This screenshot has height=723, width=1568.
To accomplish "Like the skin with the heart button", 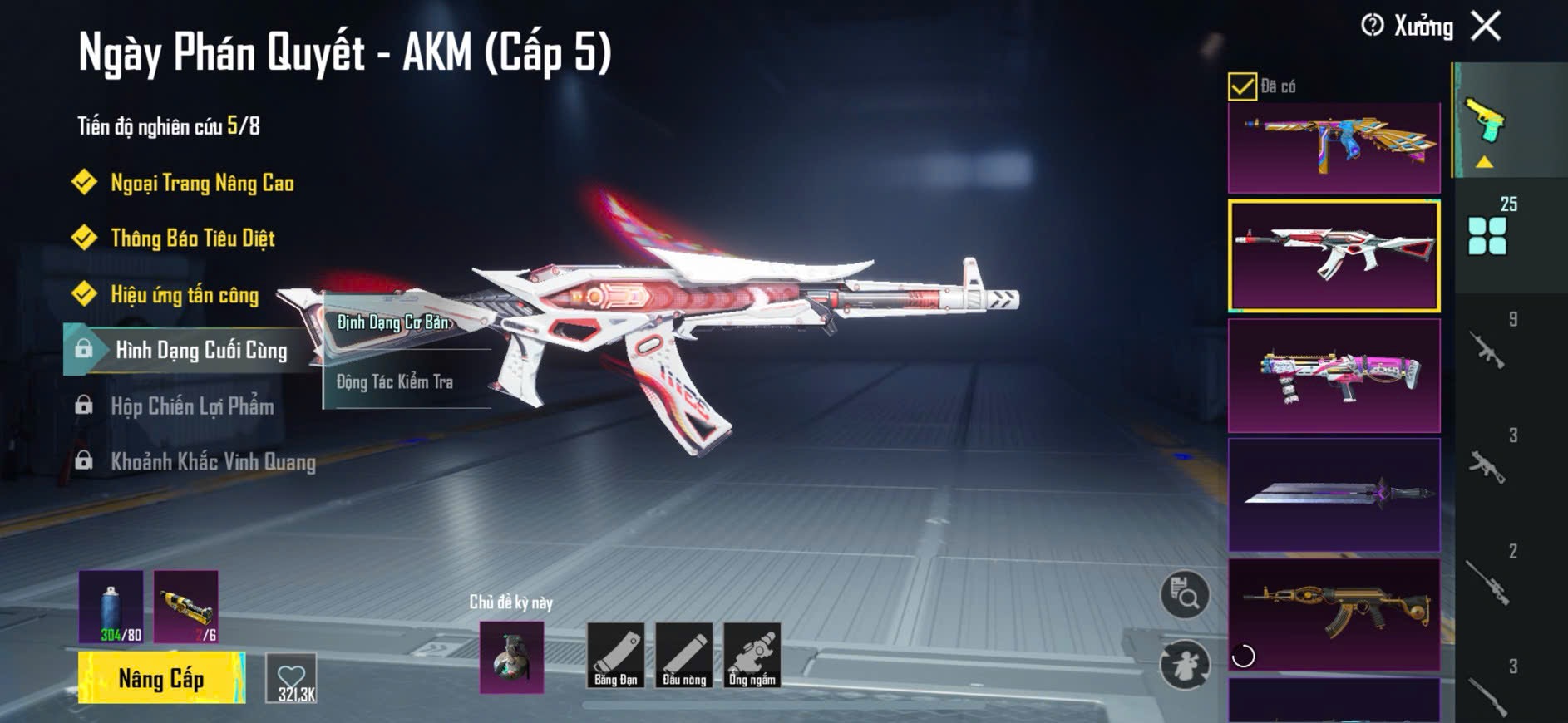I will pos(292,678).
